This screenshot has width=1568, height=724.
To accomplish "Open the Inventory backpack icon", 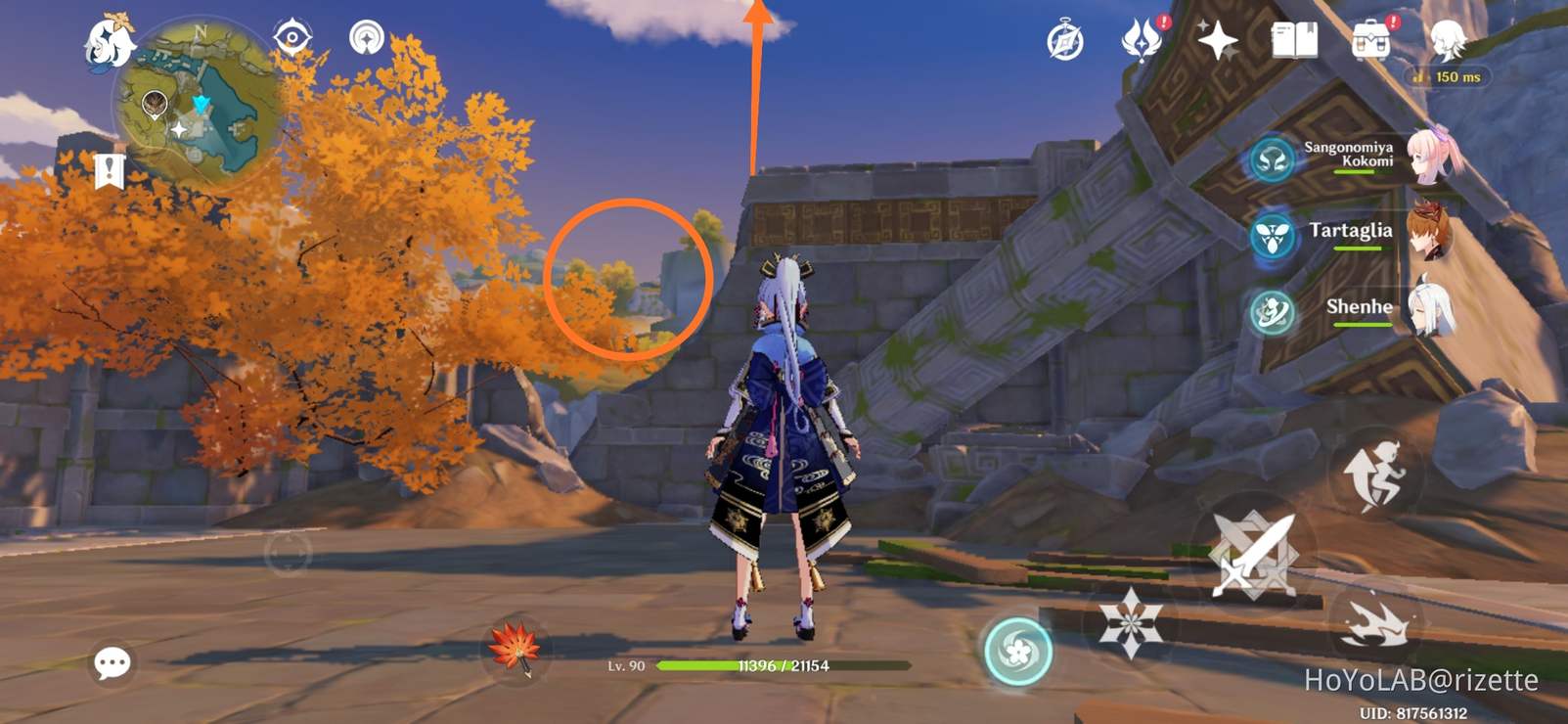I will point(1372,39).
